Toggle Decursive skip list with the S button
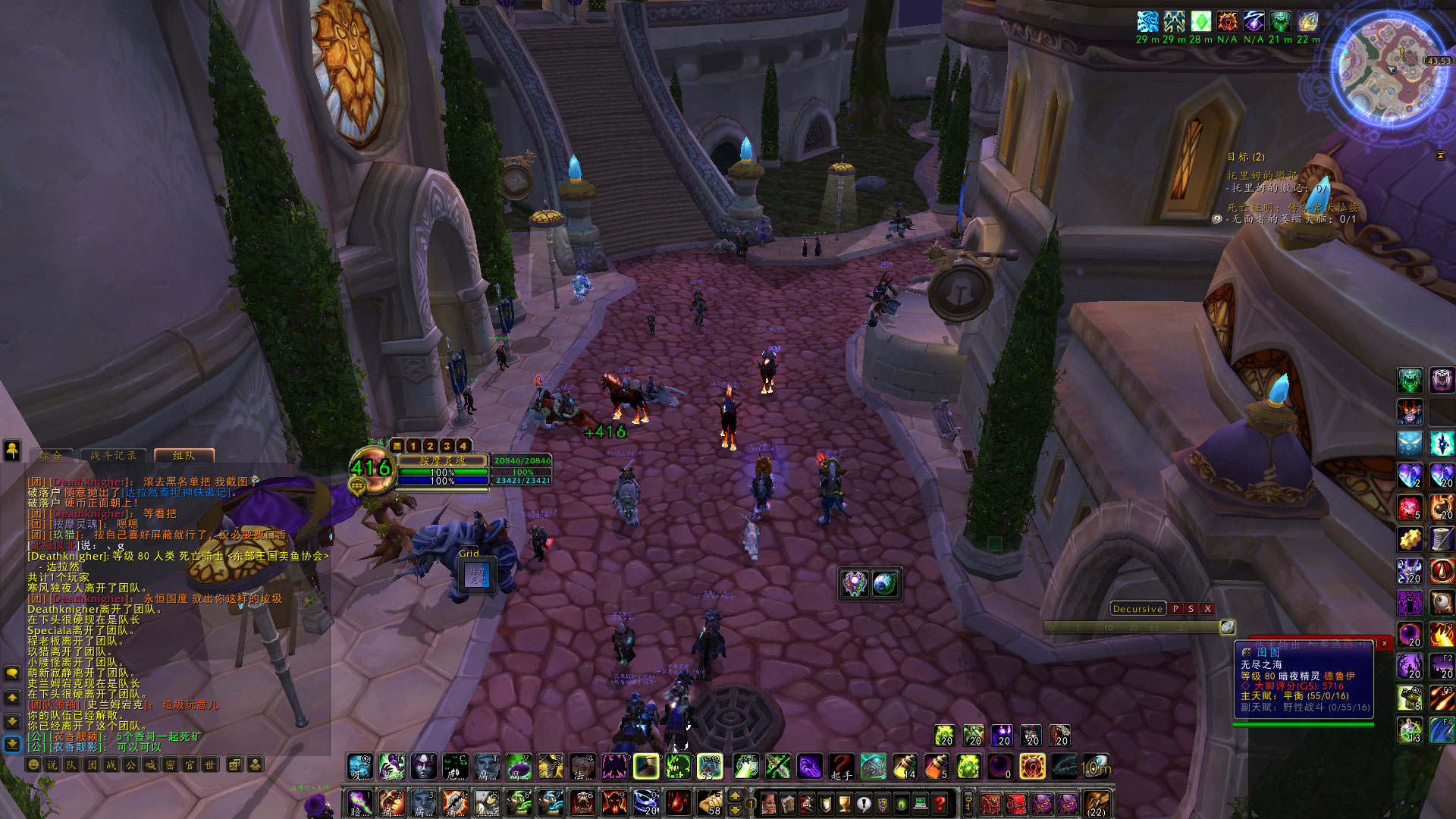Image resolution: width=1456 pixels, height=819 pixels. click(1191, 609)
